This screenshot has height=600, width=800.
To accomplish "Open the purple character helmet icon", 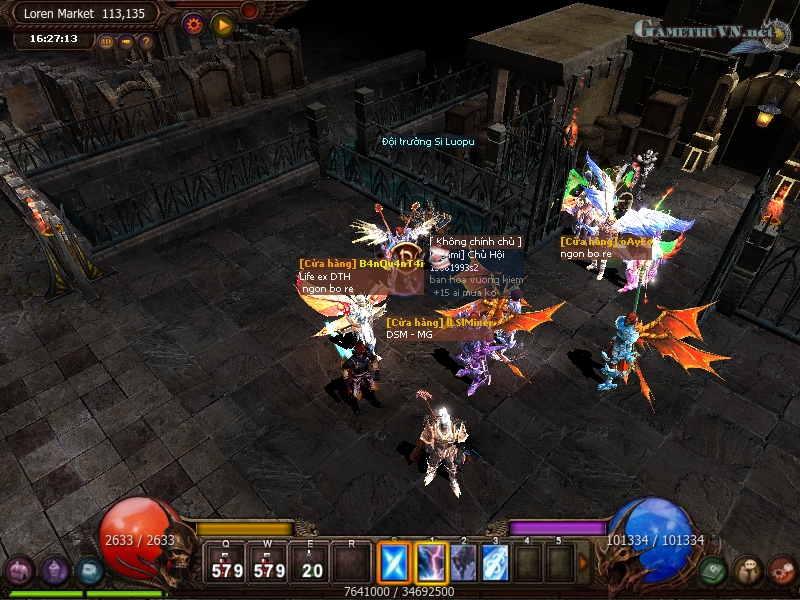I will click(x=55, y=571).
